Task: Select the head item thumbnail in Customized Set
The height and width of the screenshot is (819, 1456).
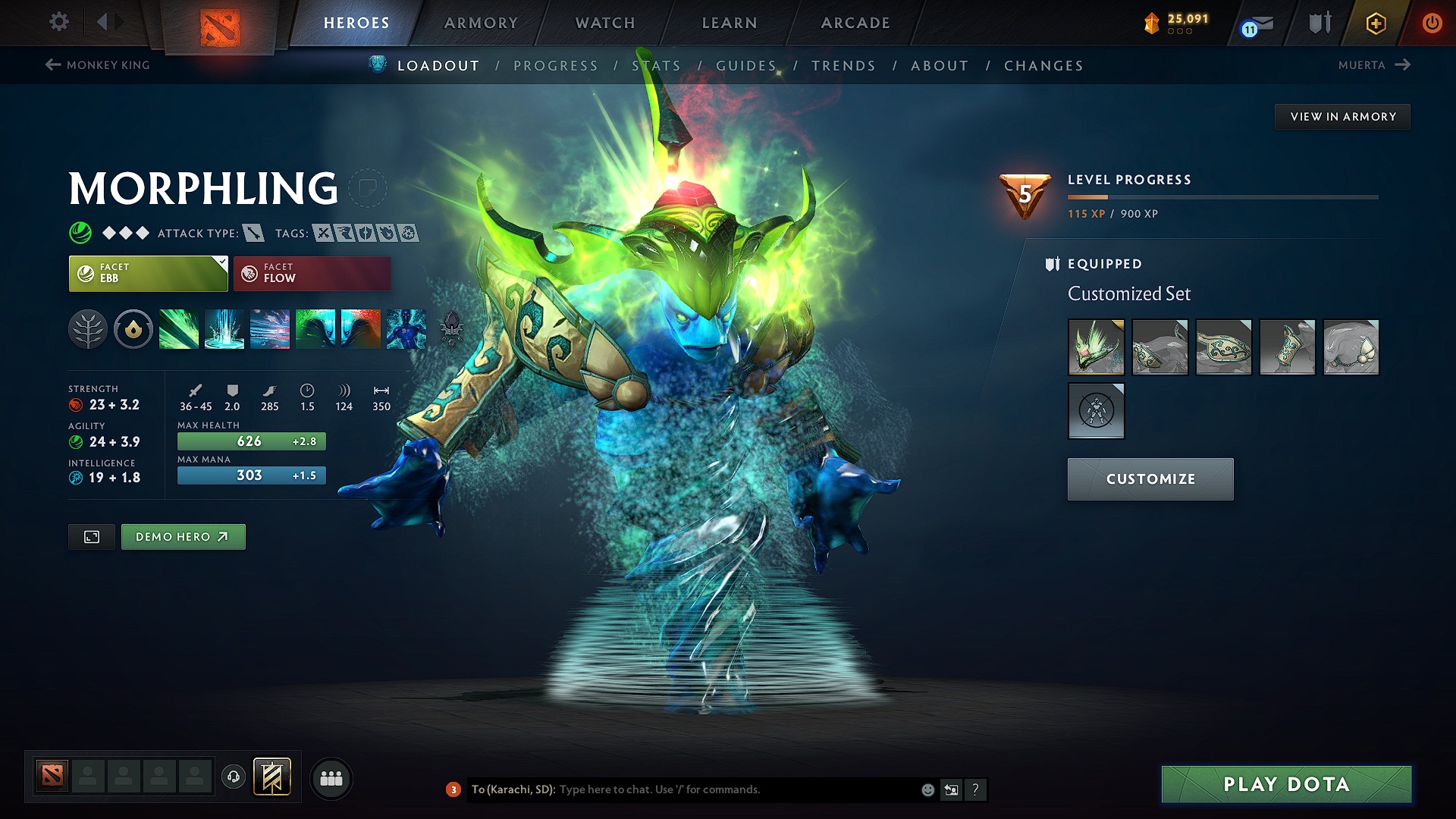Action: 1096,347
